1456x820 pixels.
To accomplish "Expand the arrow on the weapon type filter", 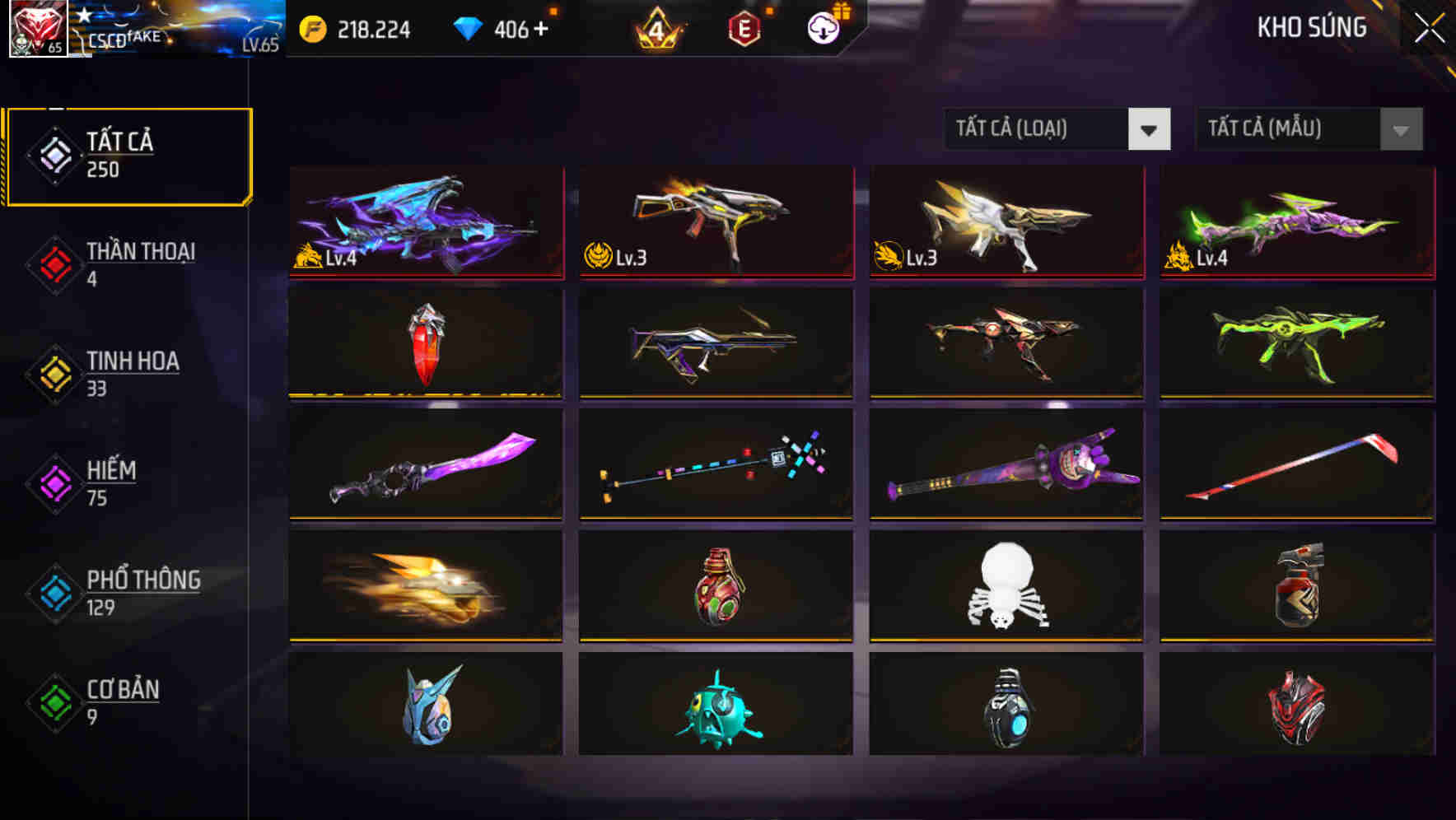I will (1150, 129).
